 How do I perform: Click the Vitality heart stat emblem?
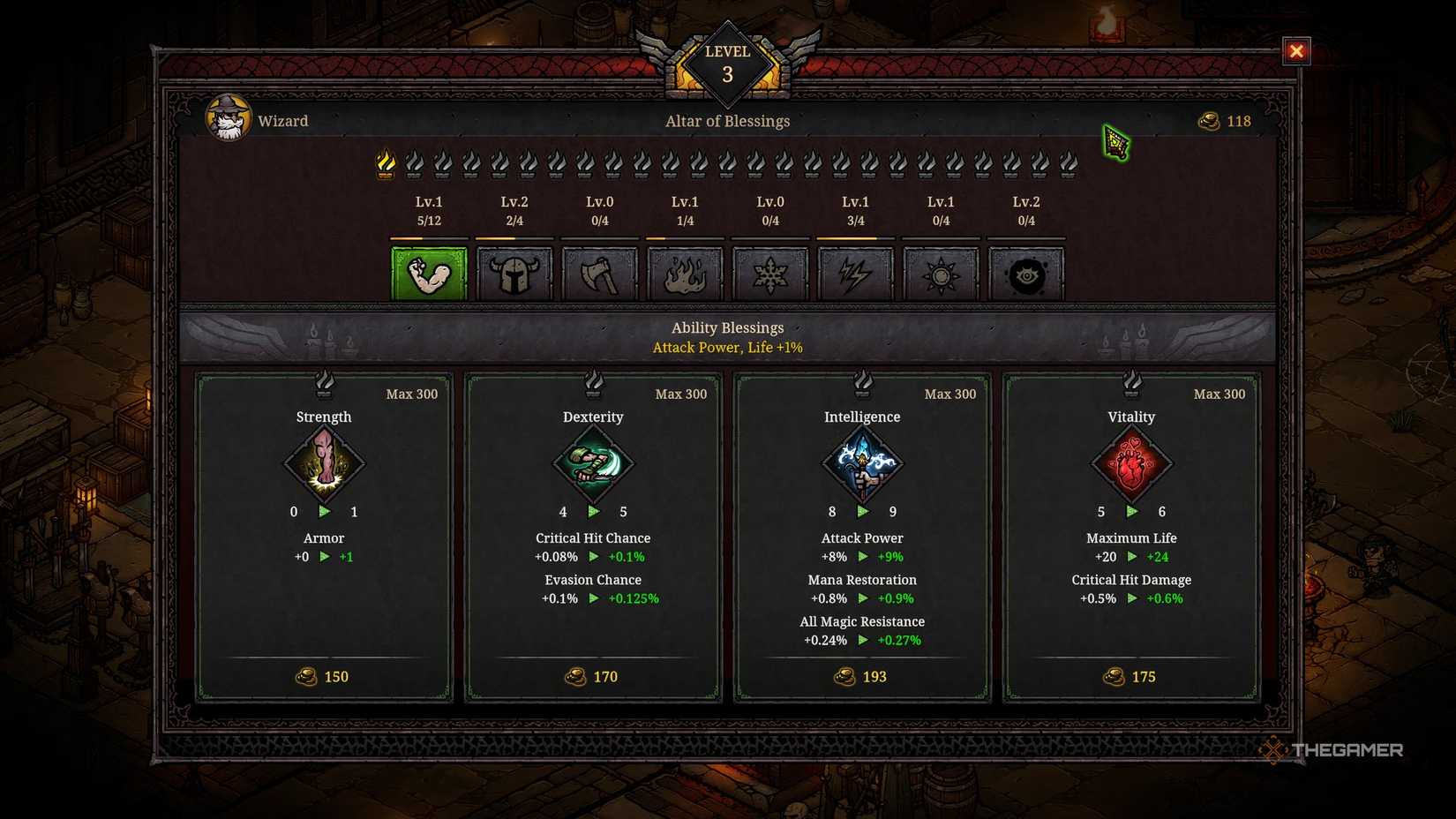point(1132,464)
